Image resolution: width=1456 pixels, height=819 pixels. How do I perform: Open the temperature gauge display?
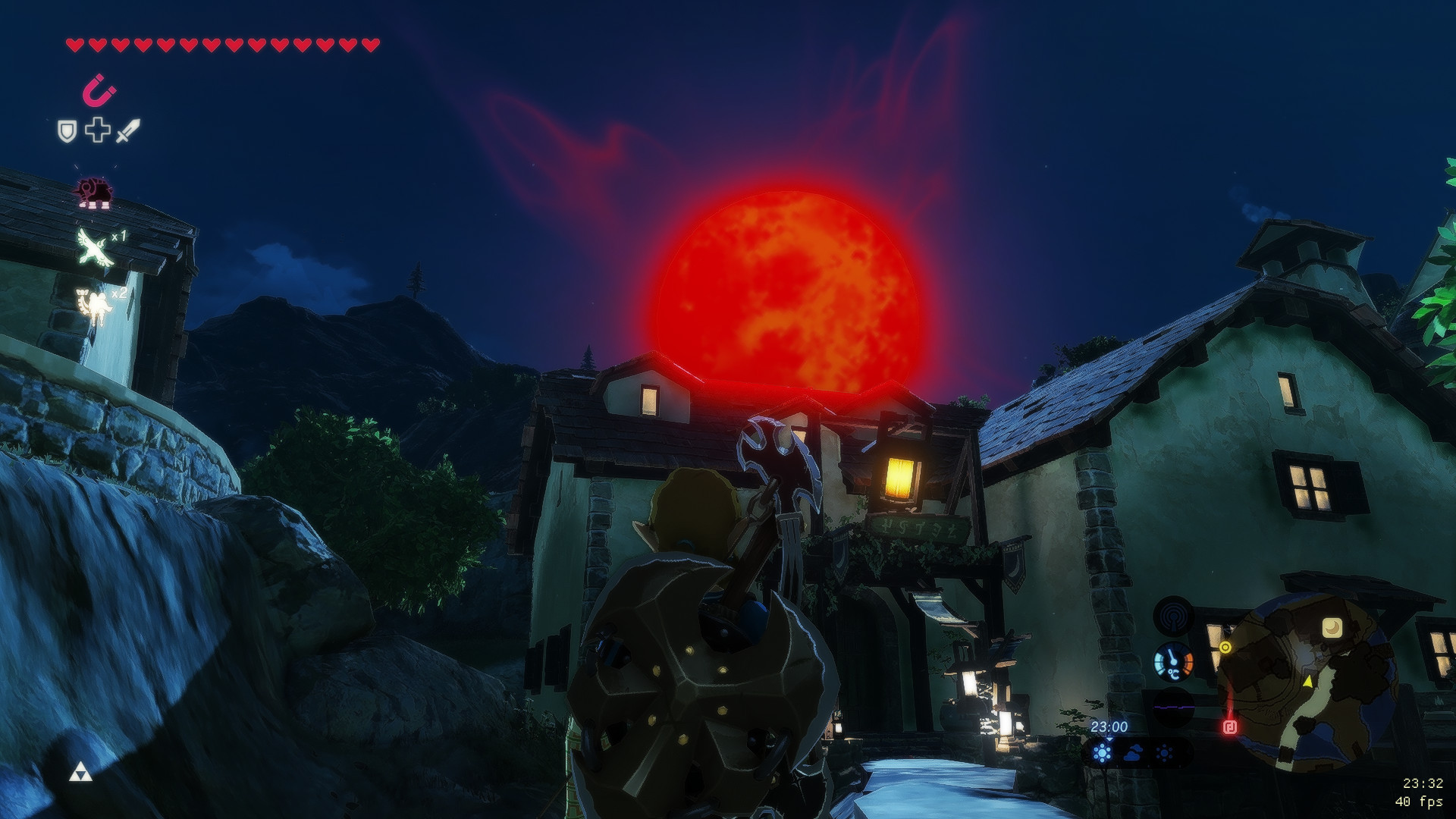click(1174, 661)
